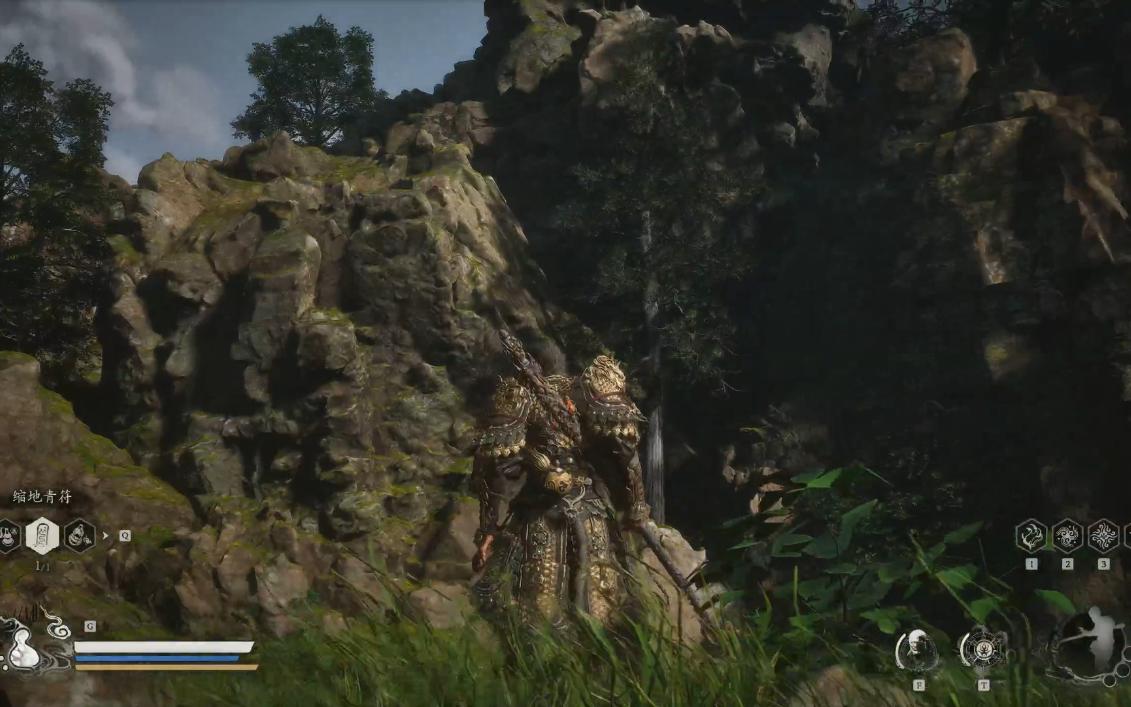The image size is (1131, 707).
Task: Select the gourd item slot beside the talisman
Action: (x=80, y=536)
